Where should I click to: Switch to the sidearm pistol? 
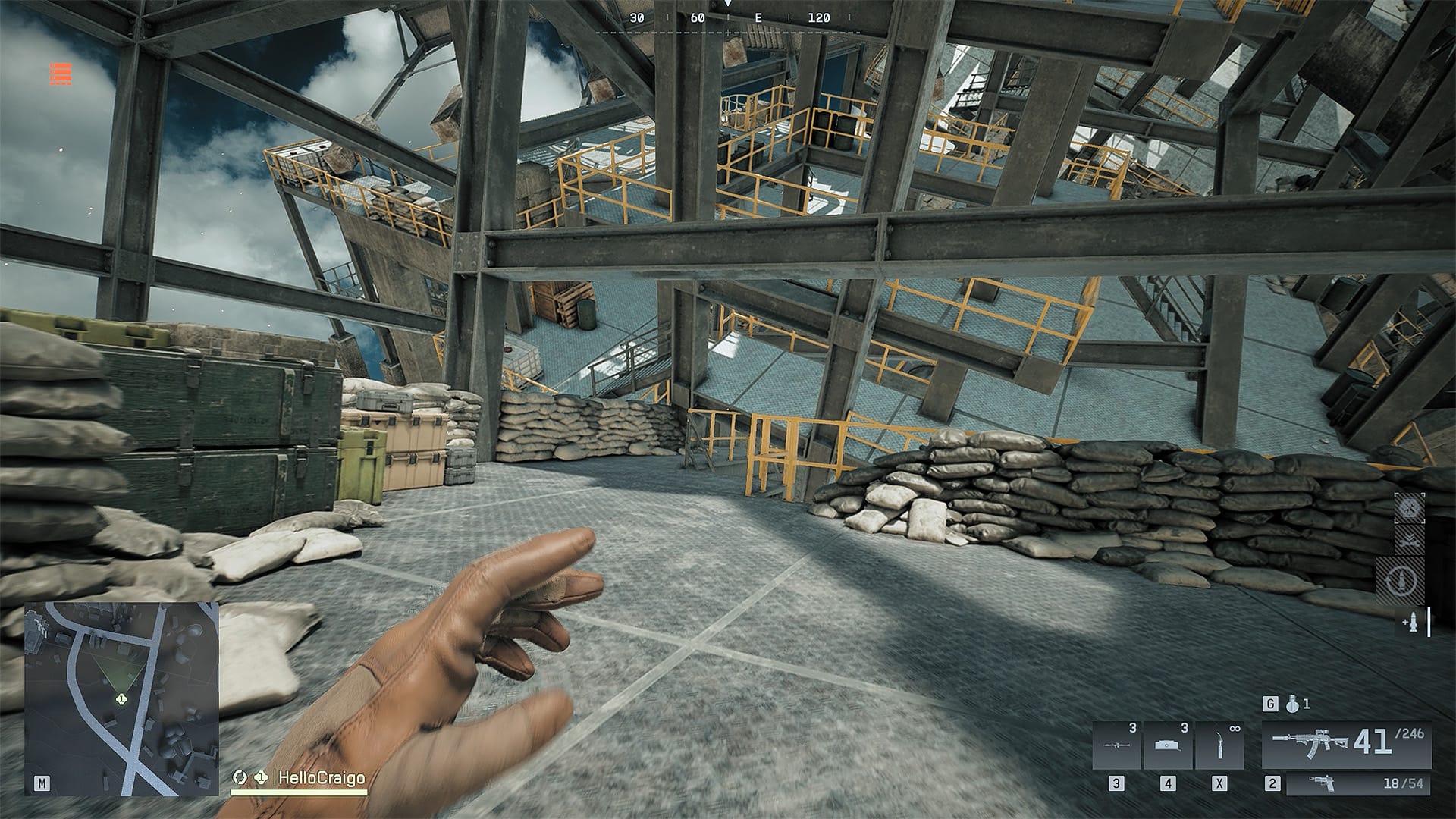pos(1357,784)
